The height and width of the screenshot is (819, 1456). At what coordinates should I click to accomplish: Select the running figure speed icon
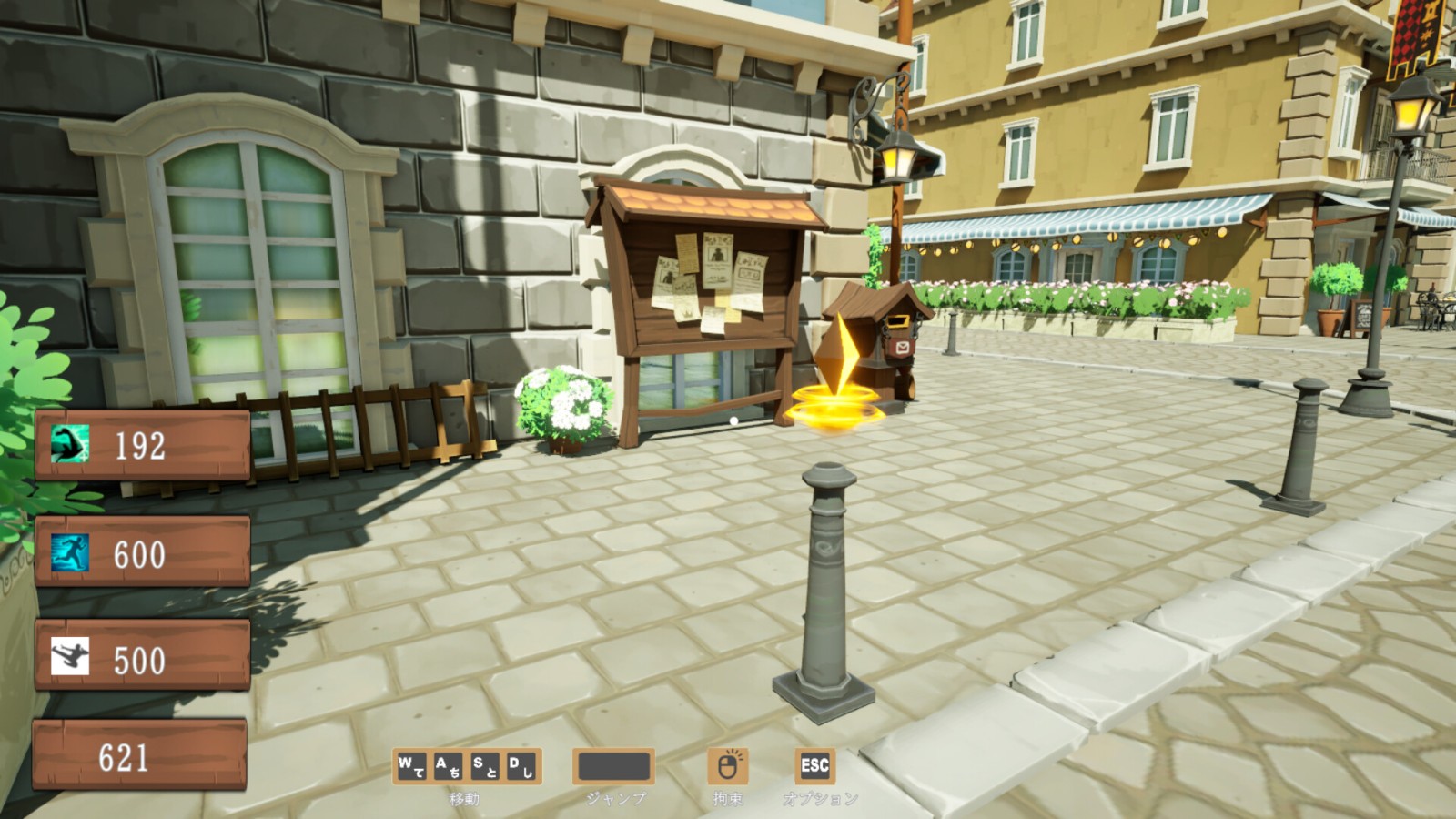tap(70, 552)
